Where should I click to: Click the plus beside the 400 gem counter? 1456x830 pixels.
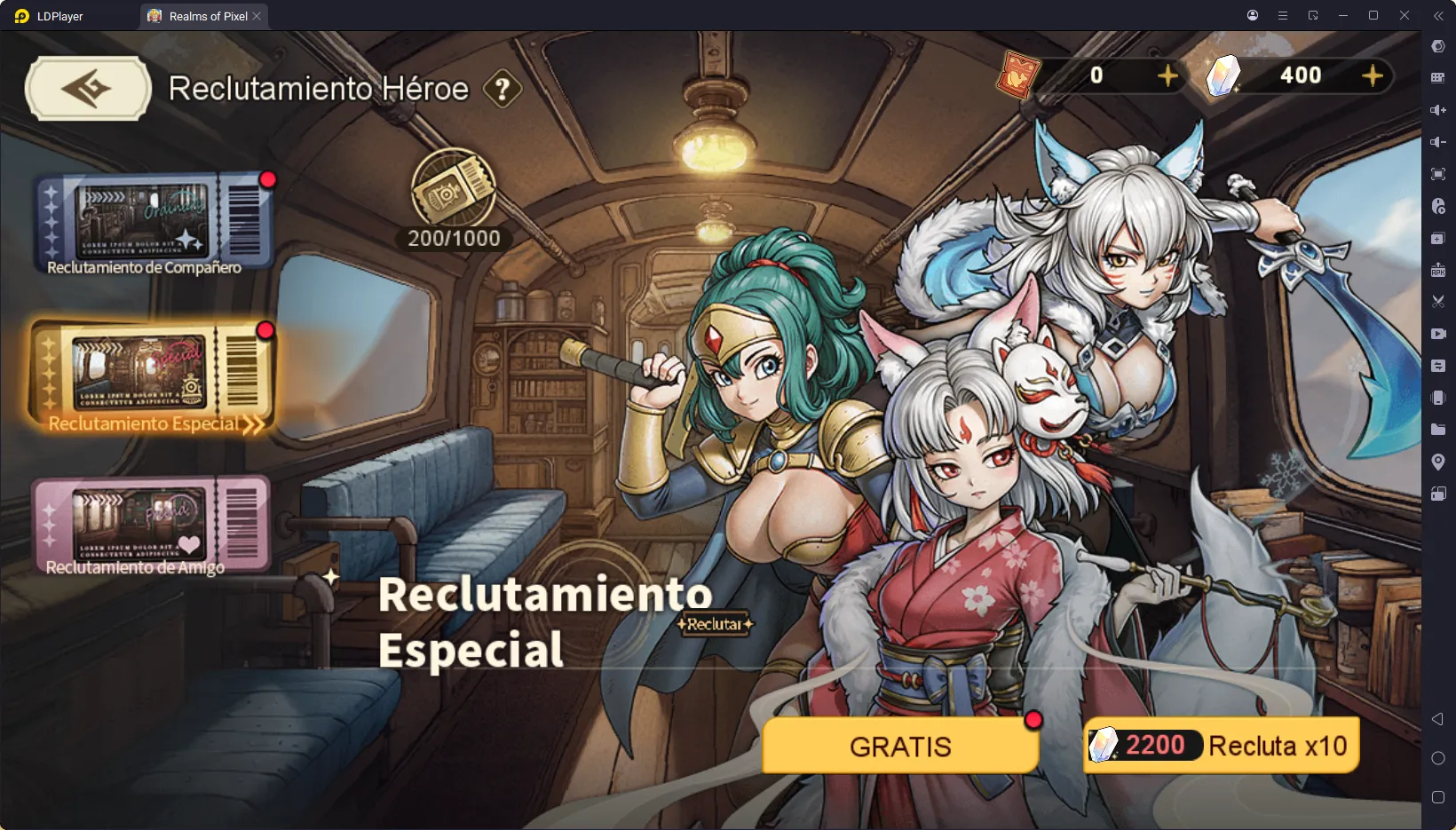pyautogui.click(x=1374, y=75)
